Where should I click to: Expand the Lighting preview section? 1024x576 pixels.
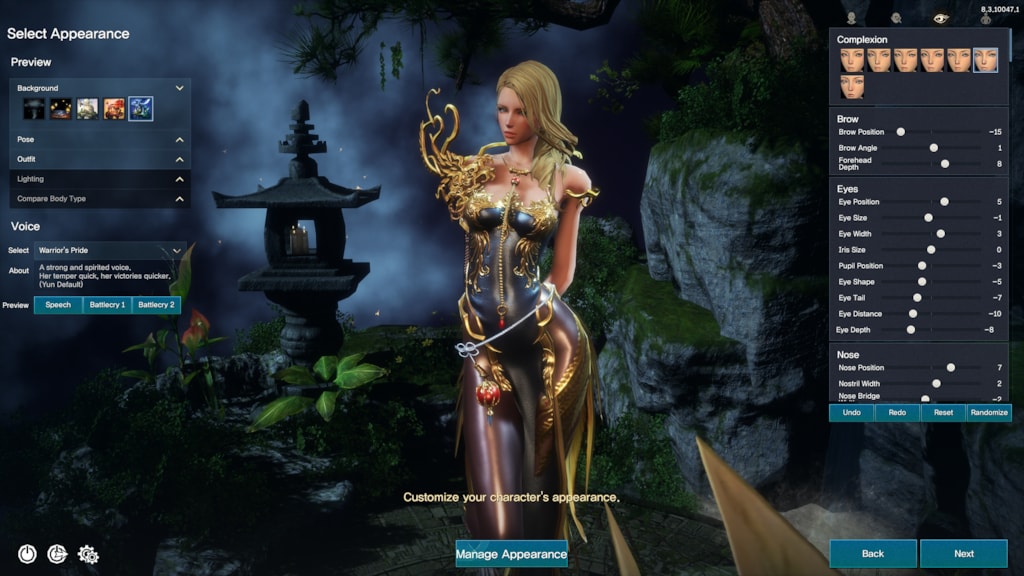(x=180, y=179)
